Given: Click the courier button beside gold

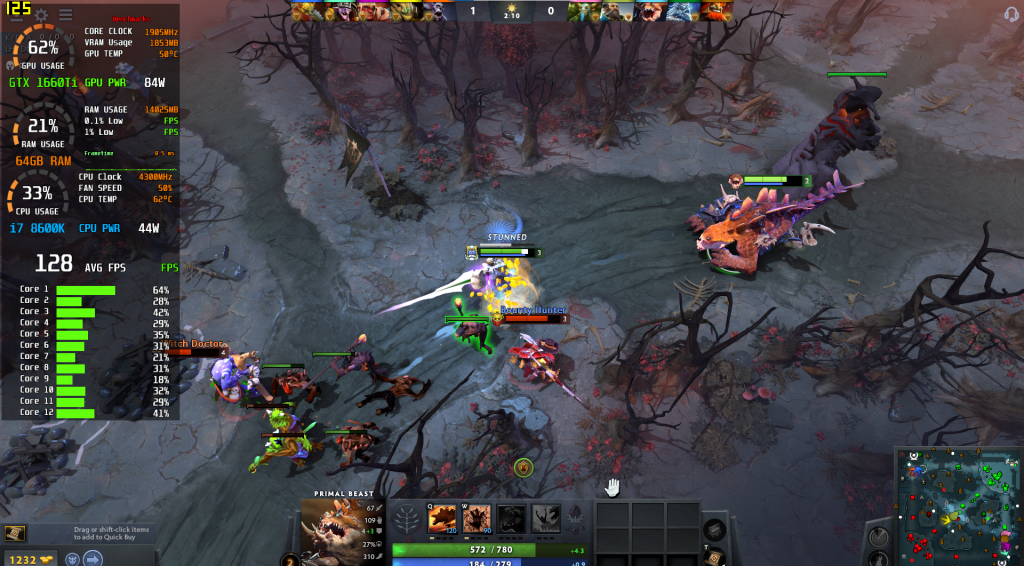Looking at the screenshot, I should [74, 559].
